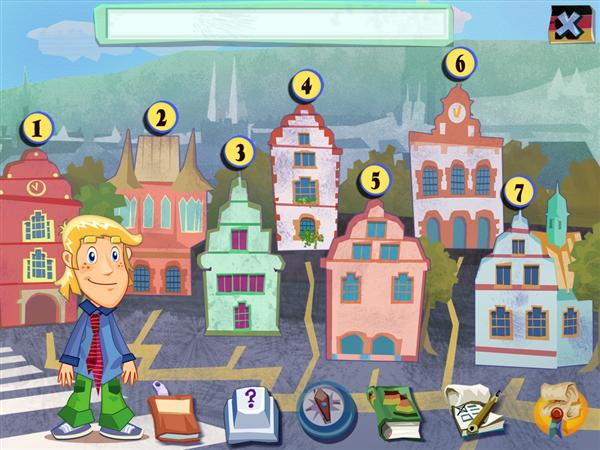
Task: Select building number 1
Action: coord(38,127)
